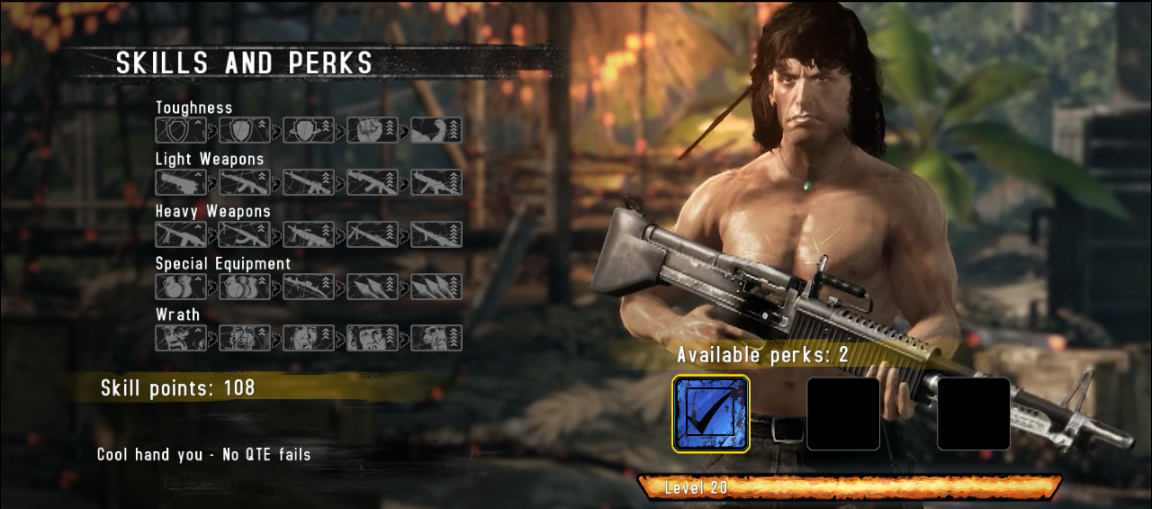Select the first-tier Heavy Weapons skill
1152x509 pixels.
pyautogui.click(x=181, y=234)
